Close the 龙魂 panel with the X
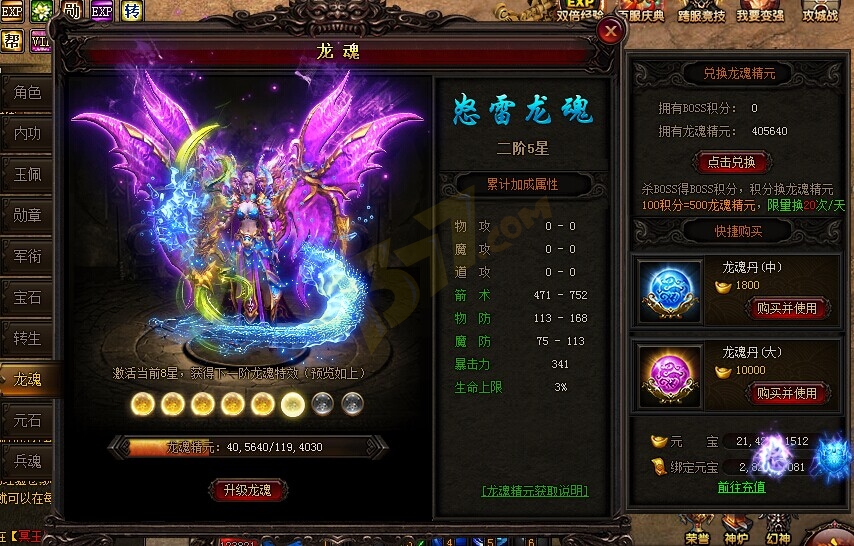This screenshot has height=546, width=854. 610,32
